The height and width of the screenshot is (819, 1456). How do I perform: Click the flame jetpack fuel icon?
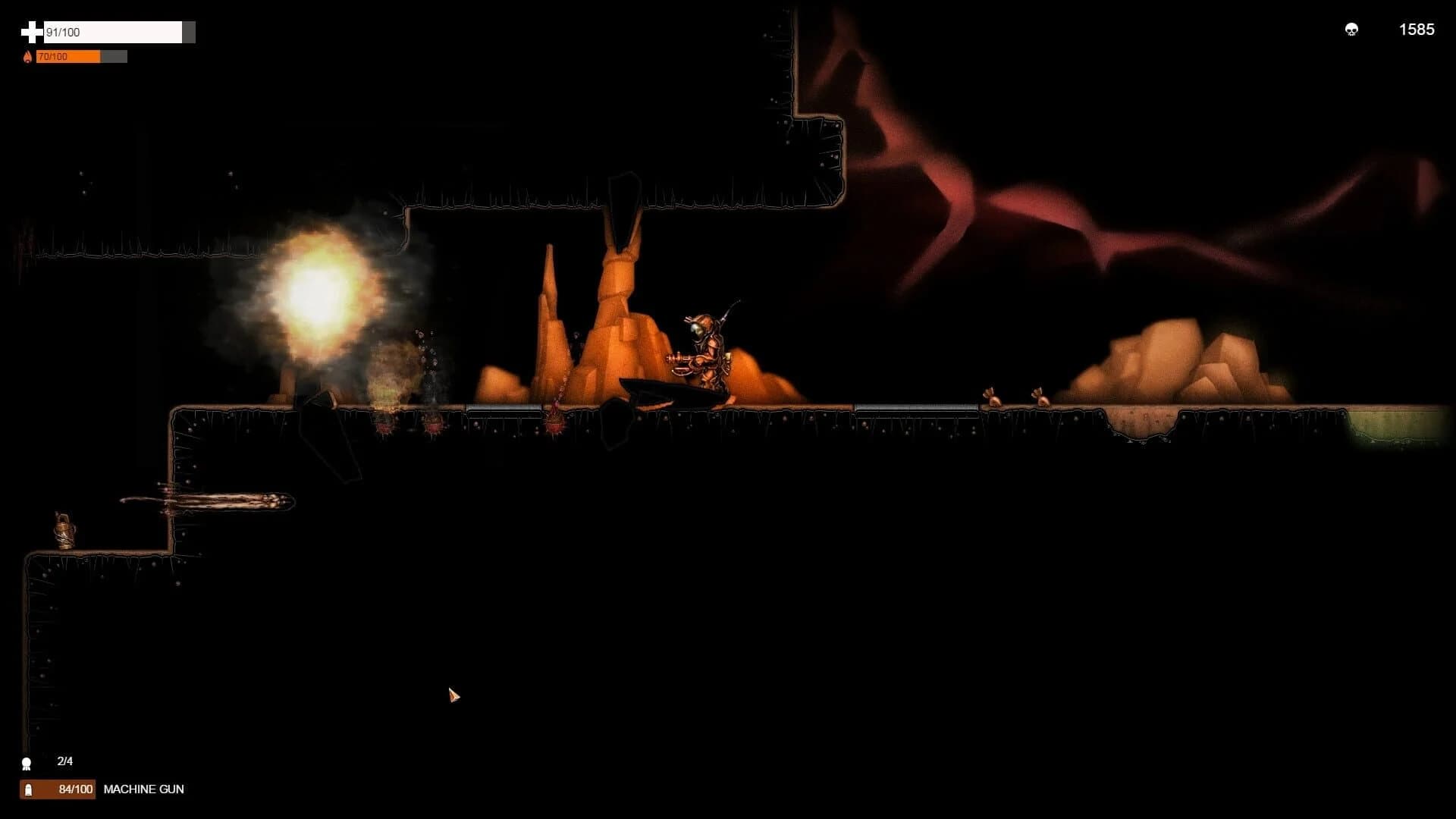click(x=28, y=55)
